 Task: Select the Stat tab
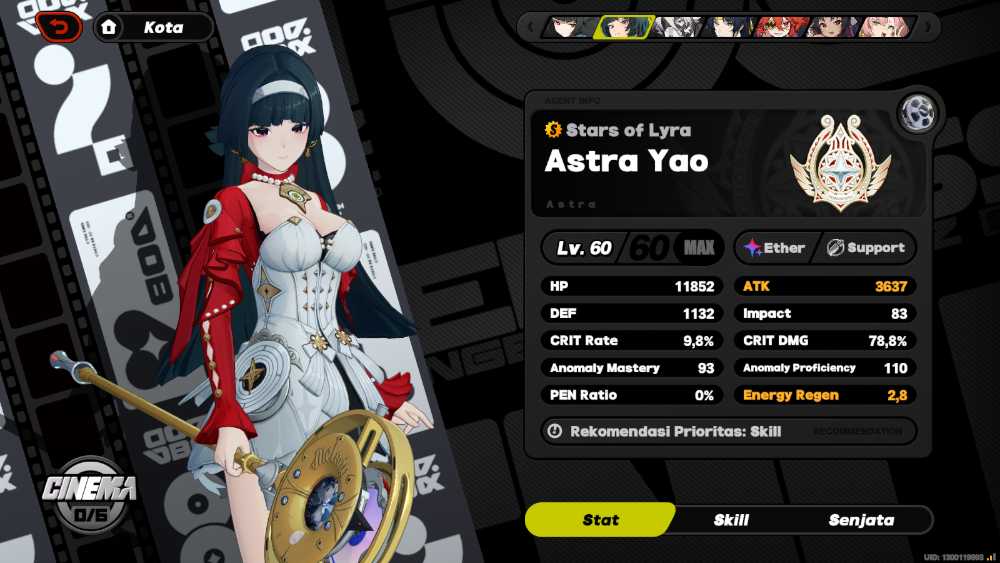pos(600,520)
